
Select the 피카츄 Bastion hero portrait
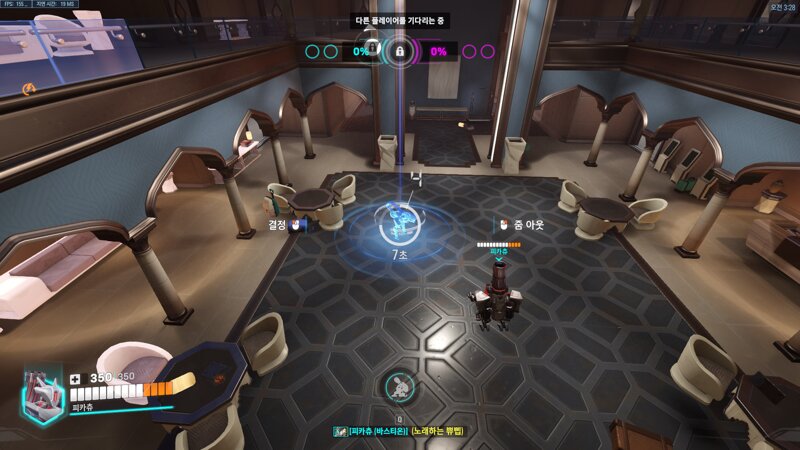[x=43, y=392]
